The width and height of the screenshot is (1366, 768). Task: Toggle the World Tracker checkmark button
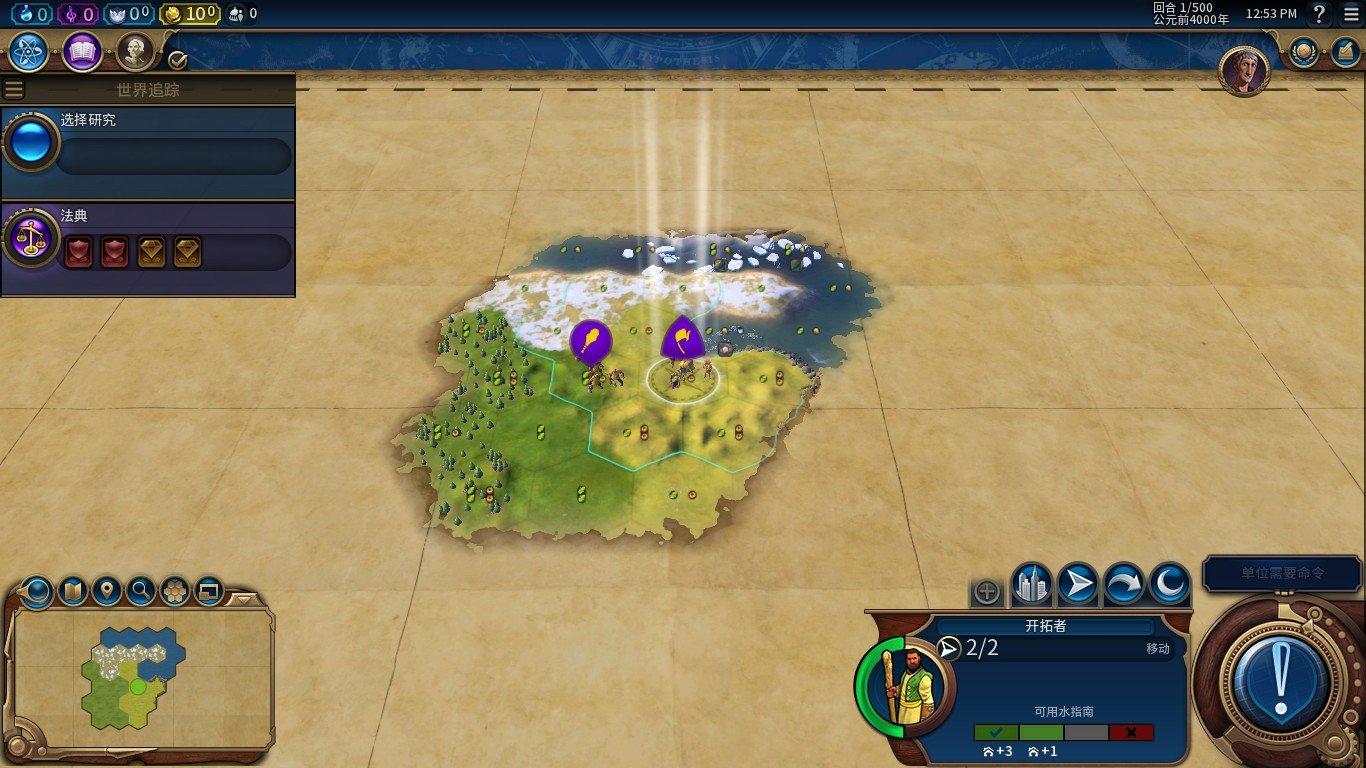[178, 60]
